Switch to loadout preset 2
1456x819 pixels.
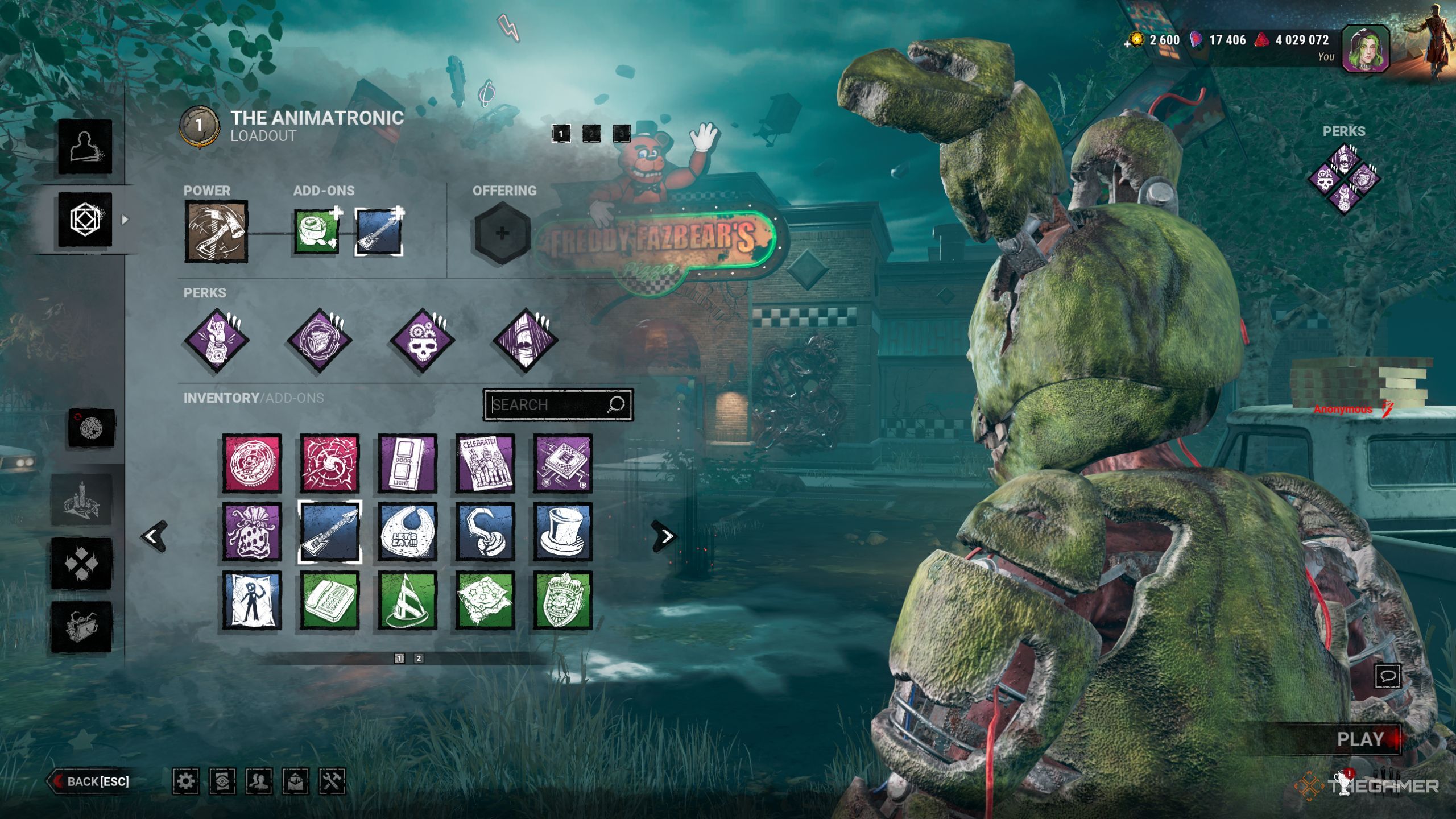(591, 134)
